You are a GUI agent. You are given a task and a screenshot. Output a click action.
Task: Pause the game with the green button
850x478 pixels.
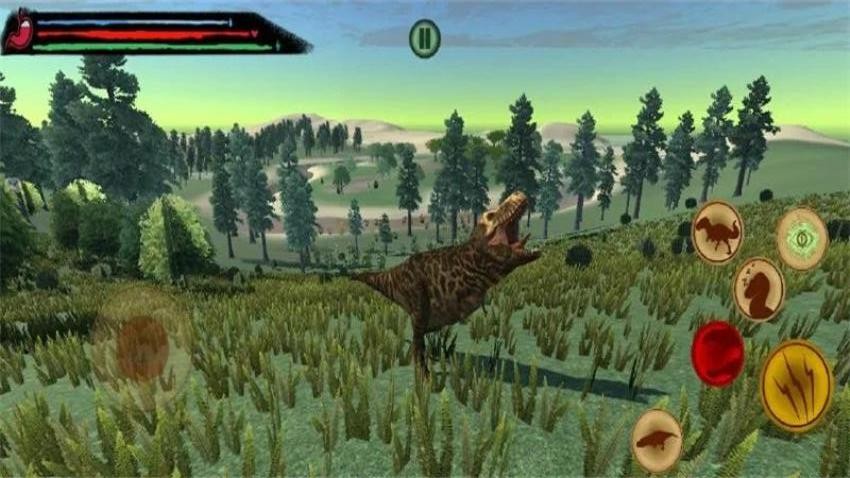[x=424, y=39]
